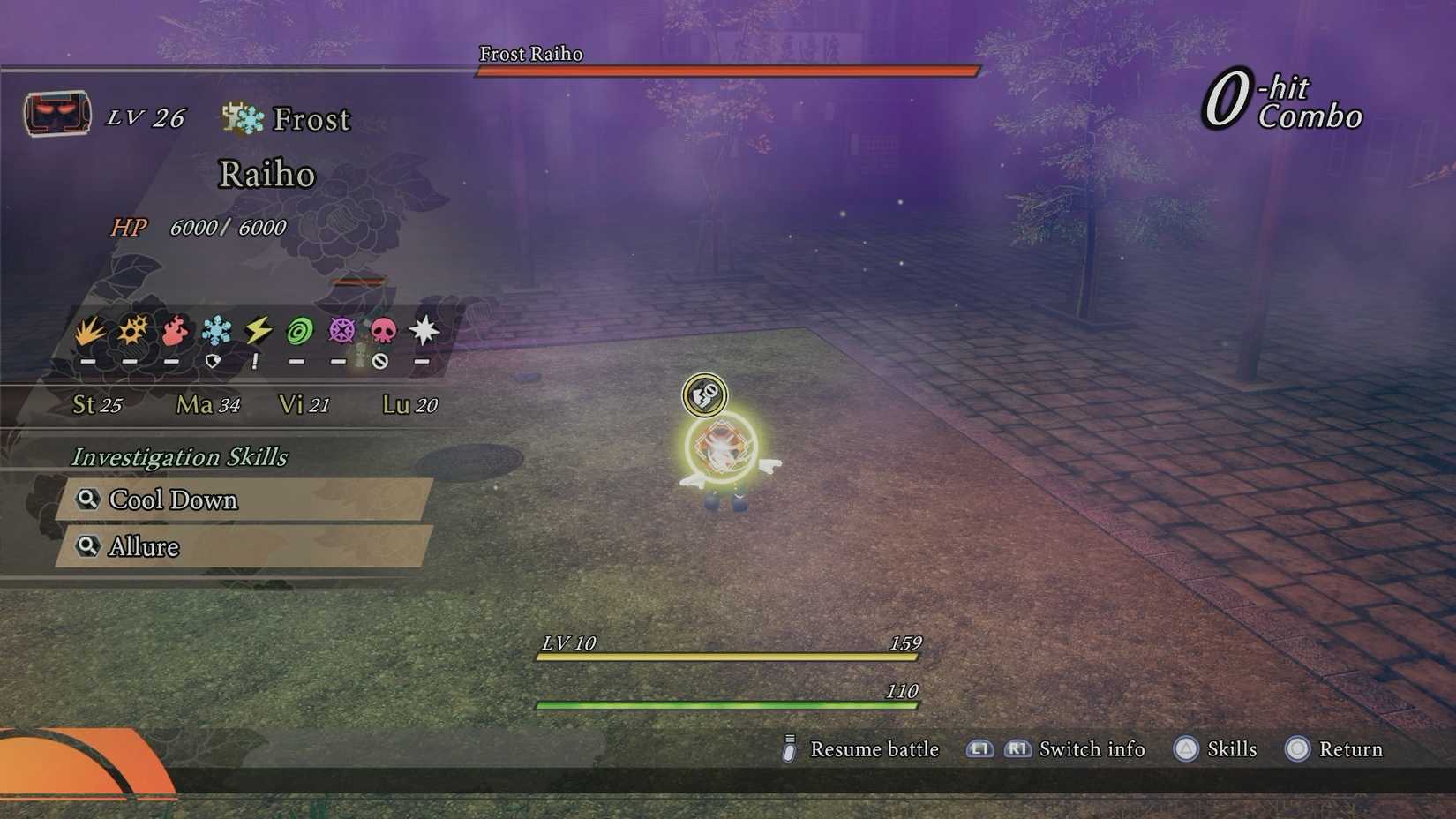Toggle the shield resist marker under Ice
The width and height of the screenshot is (1456, 819).
pyautogui.click(x=214, y=360)
